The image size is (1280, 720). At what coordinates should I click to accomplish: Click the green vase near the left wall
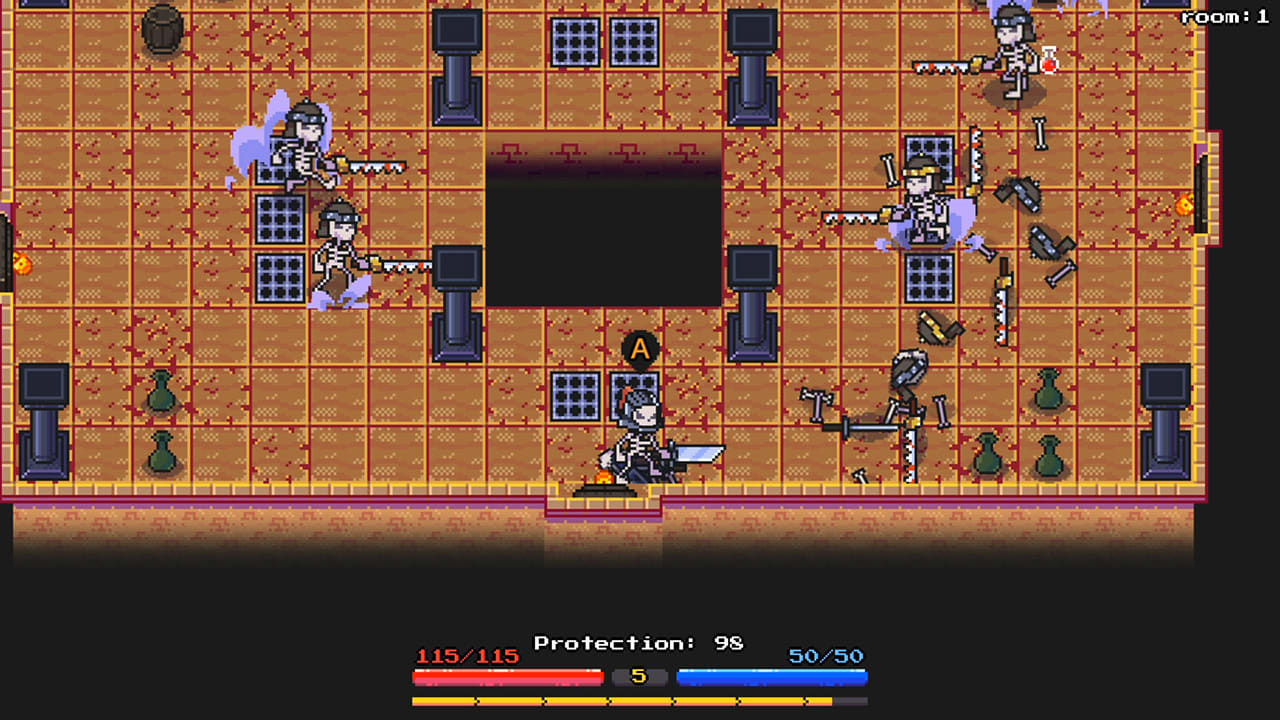160,400
